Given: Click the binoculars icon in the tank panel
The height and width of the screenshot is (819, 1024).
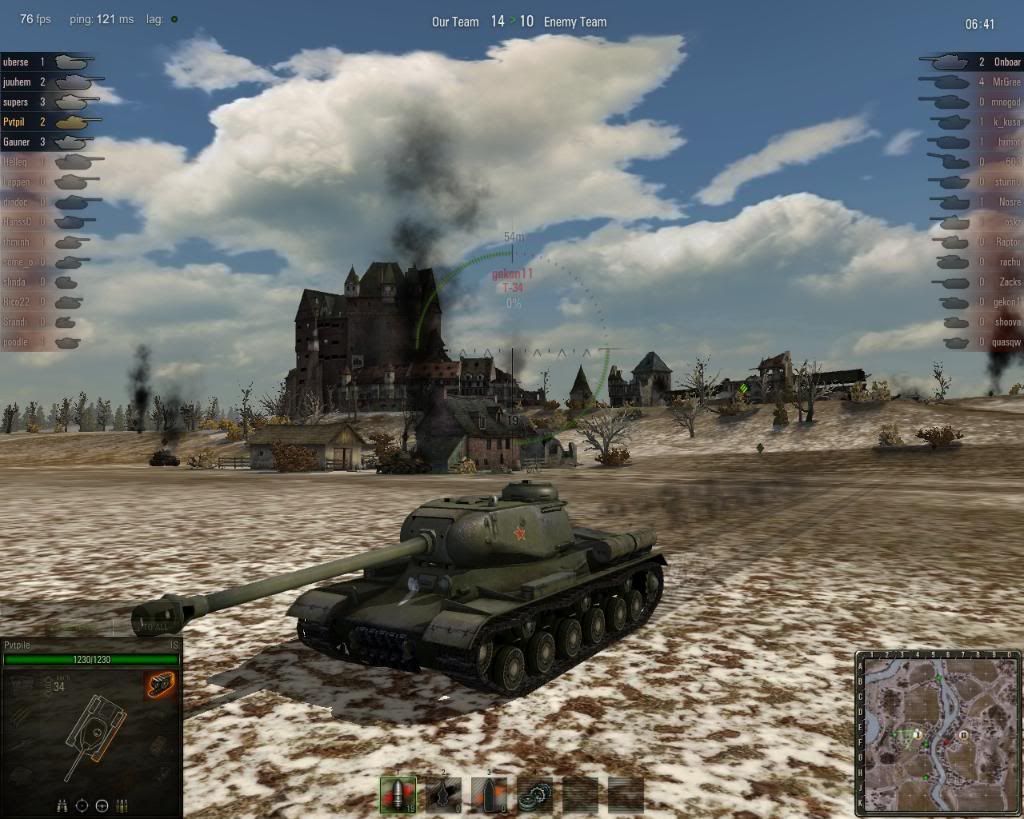Looking at the screenshot, I should [61, 805].
